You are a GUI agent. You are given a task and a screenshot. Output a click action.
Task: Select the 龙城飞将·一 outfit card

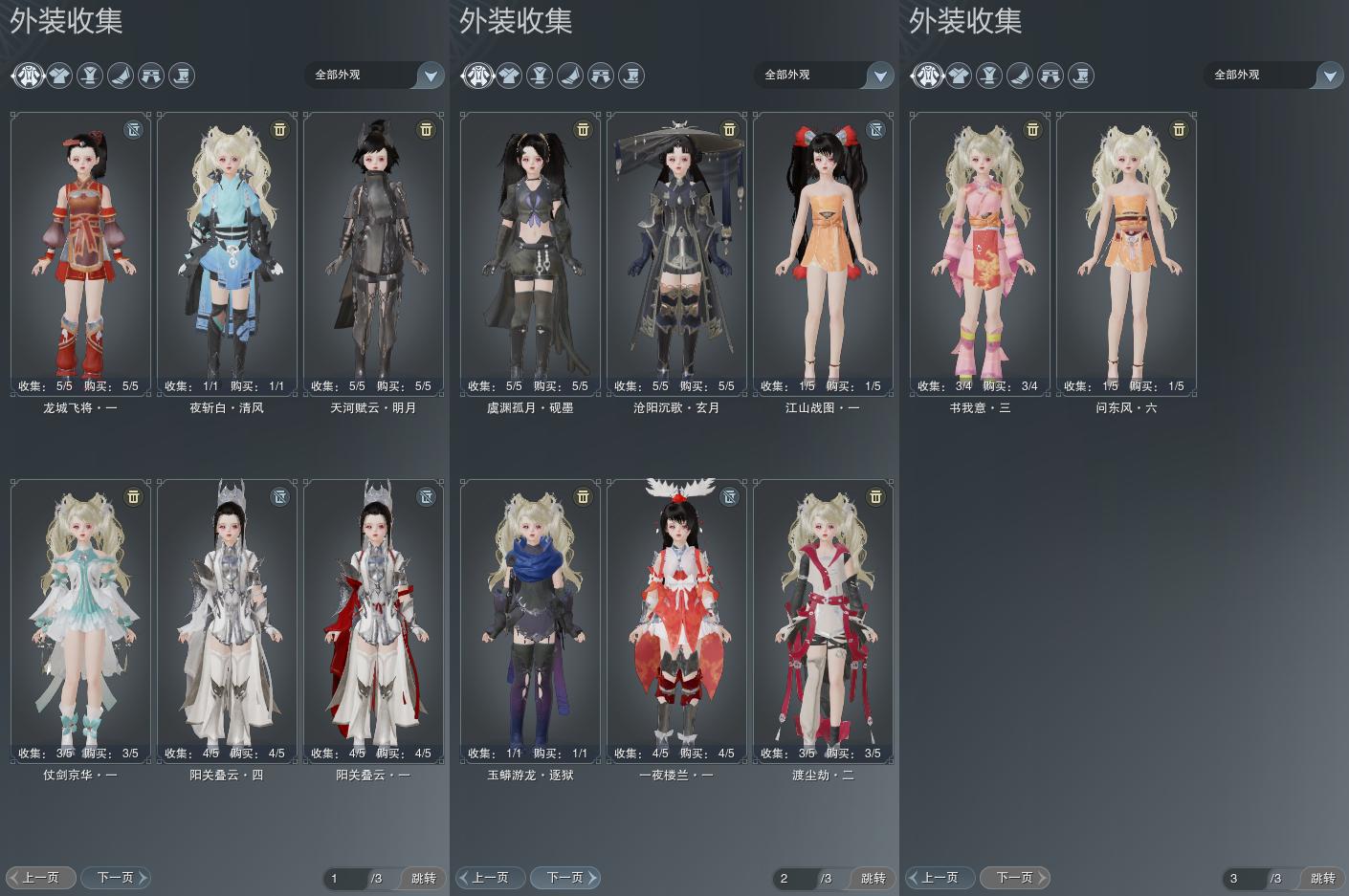(x=80, y=253)
